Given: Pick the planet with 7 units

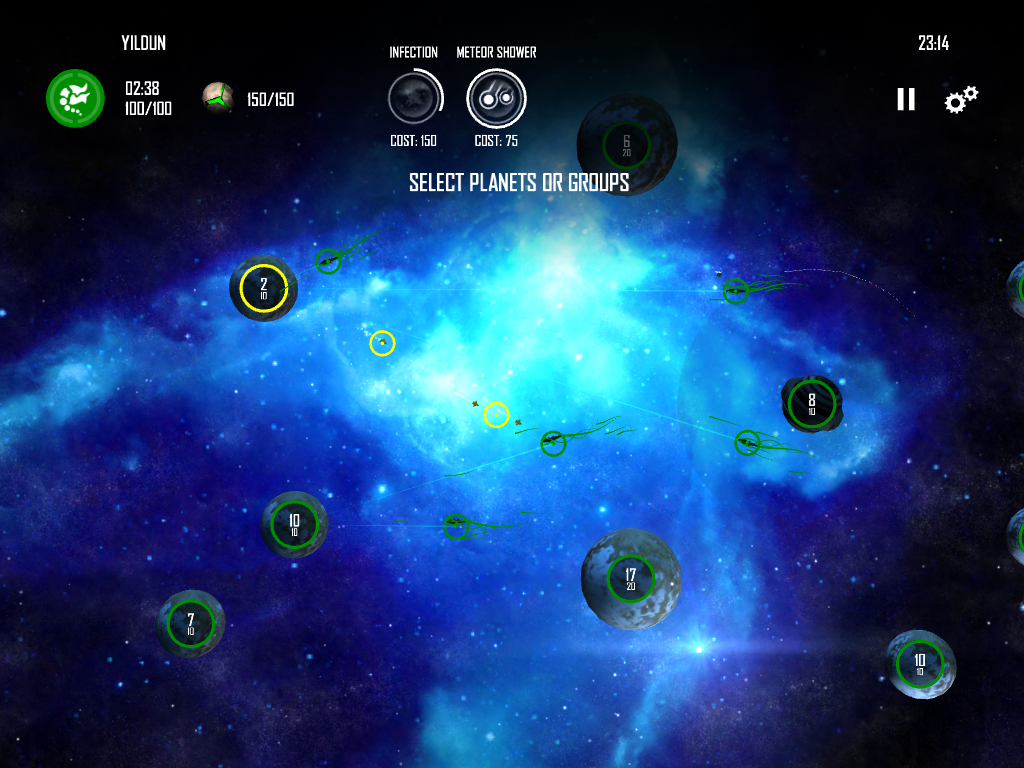Looking at the screenshot, I should [190, 623].
